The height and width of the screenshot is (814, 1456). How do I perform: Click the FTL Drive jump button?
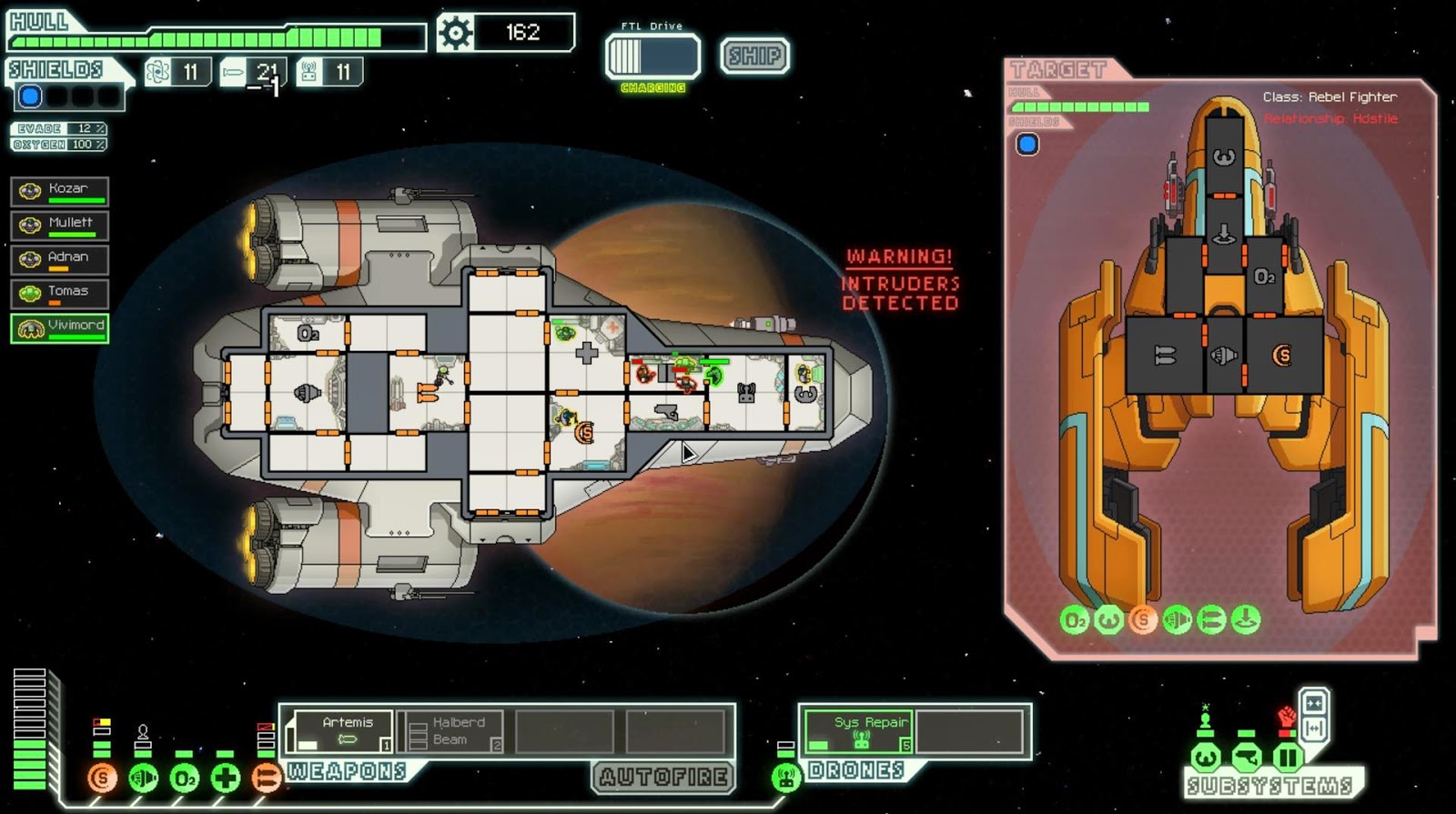click(x=652, y=56)
